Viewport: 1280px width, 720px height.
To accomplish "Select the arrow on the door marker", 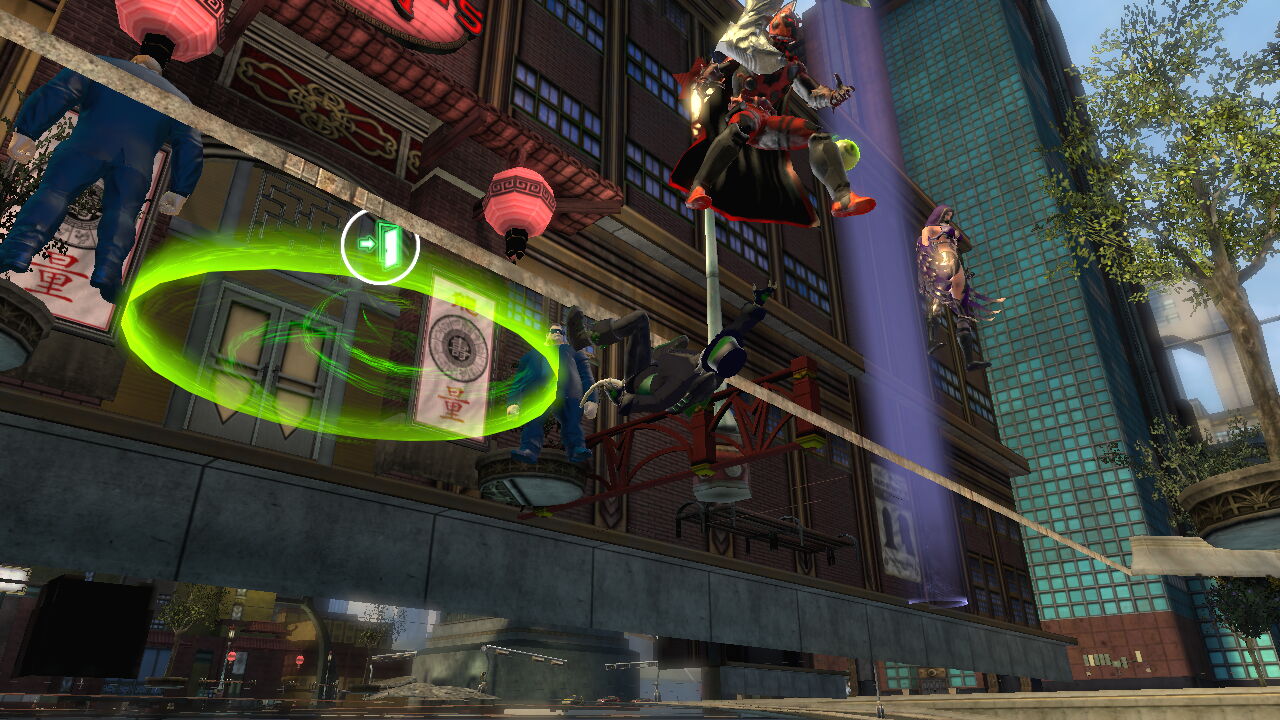I will click(x=368, y=242).
